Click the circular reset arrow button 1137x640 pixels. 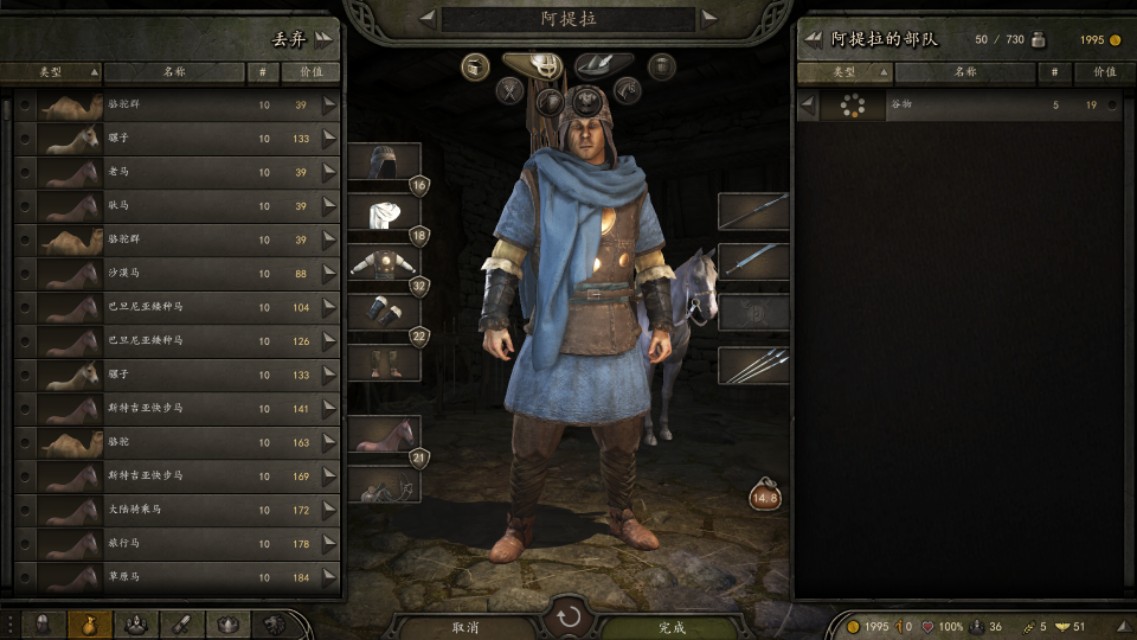coord(568,615)
